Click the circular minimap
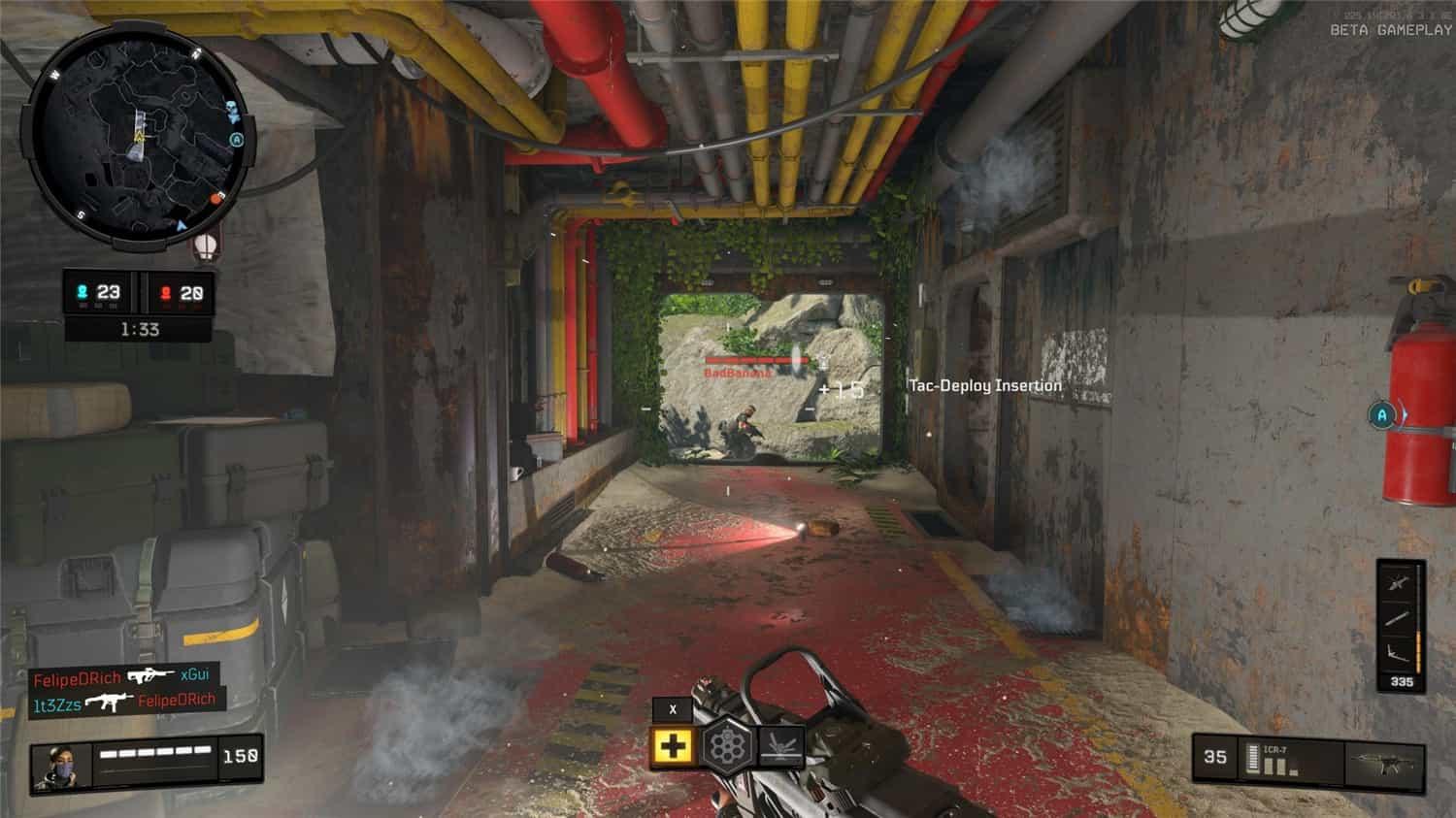This screenshot has width=1456, height=818. [x=138, y=139]
